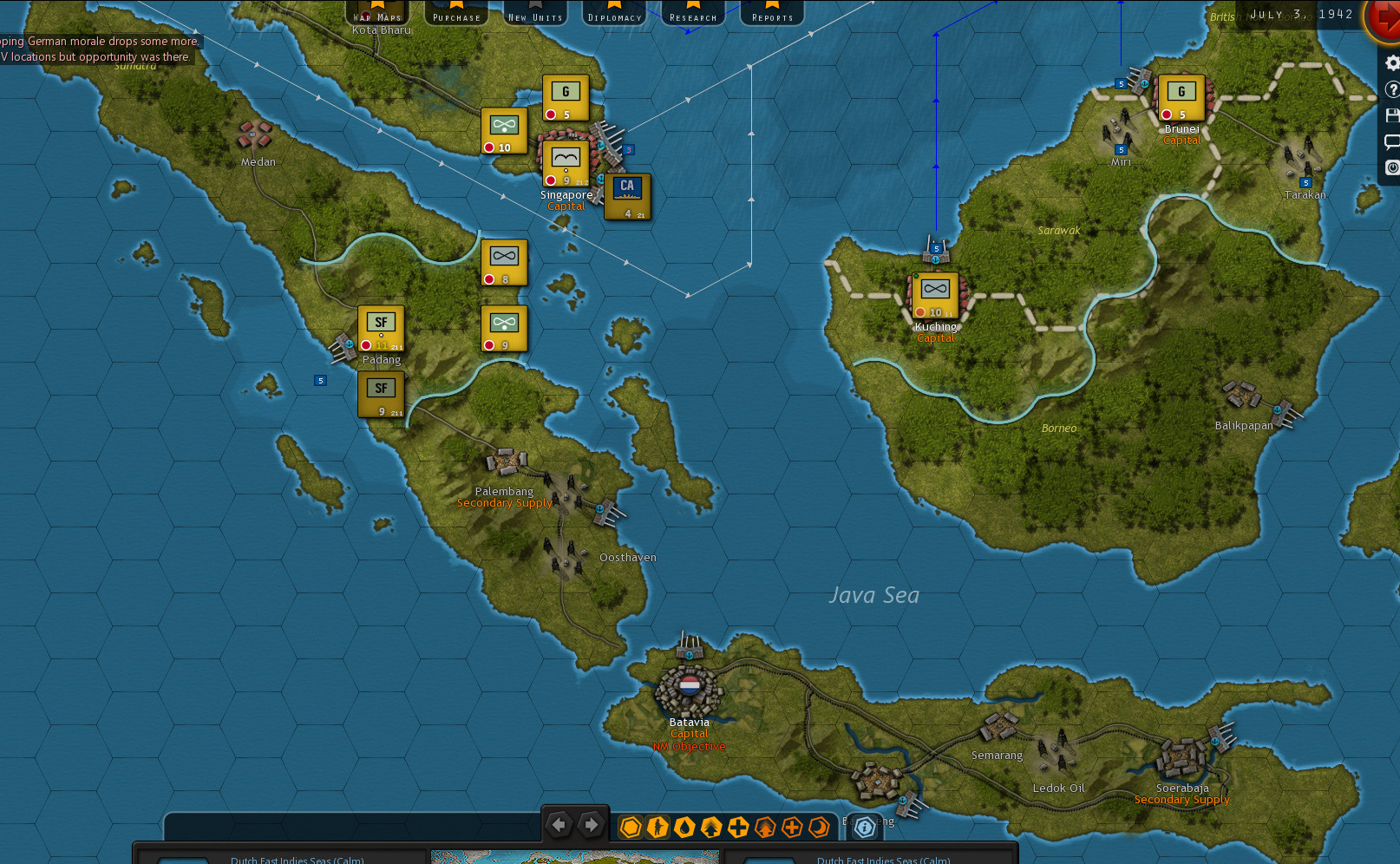
Task: Select the G garrison unit at Brunei
Action: [x=1181, y=95]
